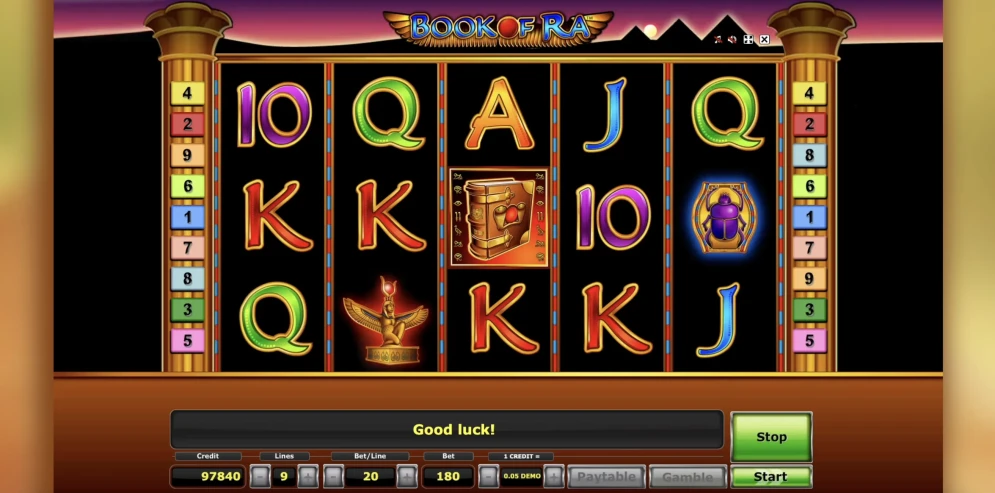Image resolution: width=995 pixels, height=493 pixels.
Task: Toggle the muted music note icon
Action: point(717,40)
